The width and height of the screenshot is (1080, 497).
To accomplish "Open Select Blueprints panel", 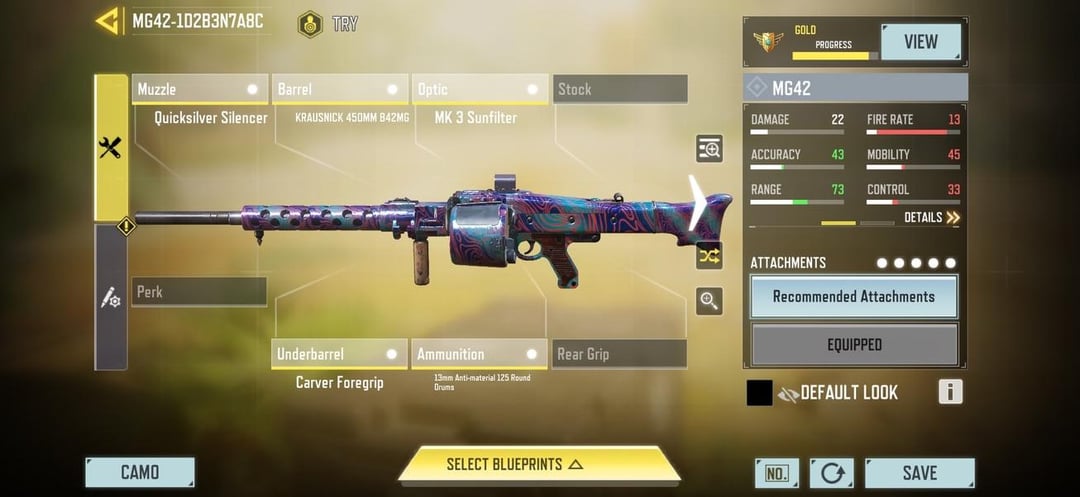I will click(x=539, y=465).
